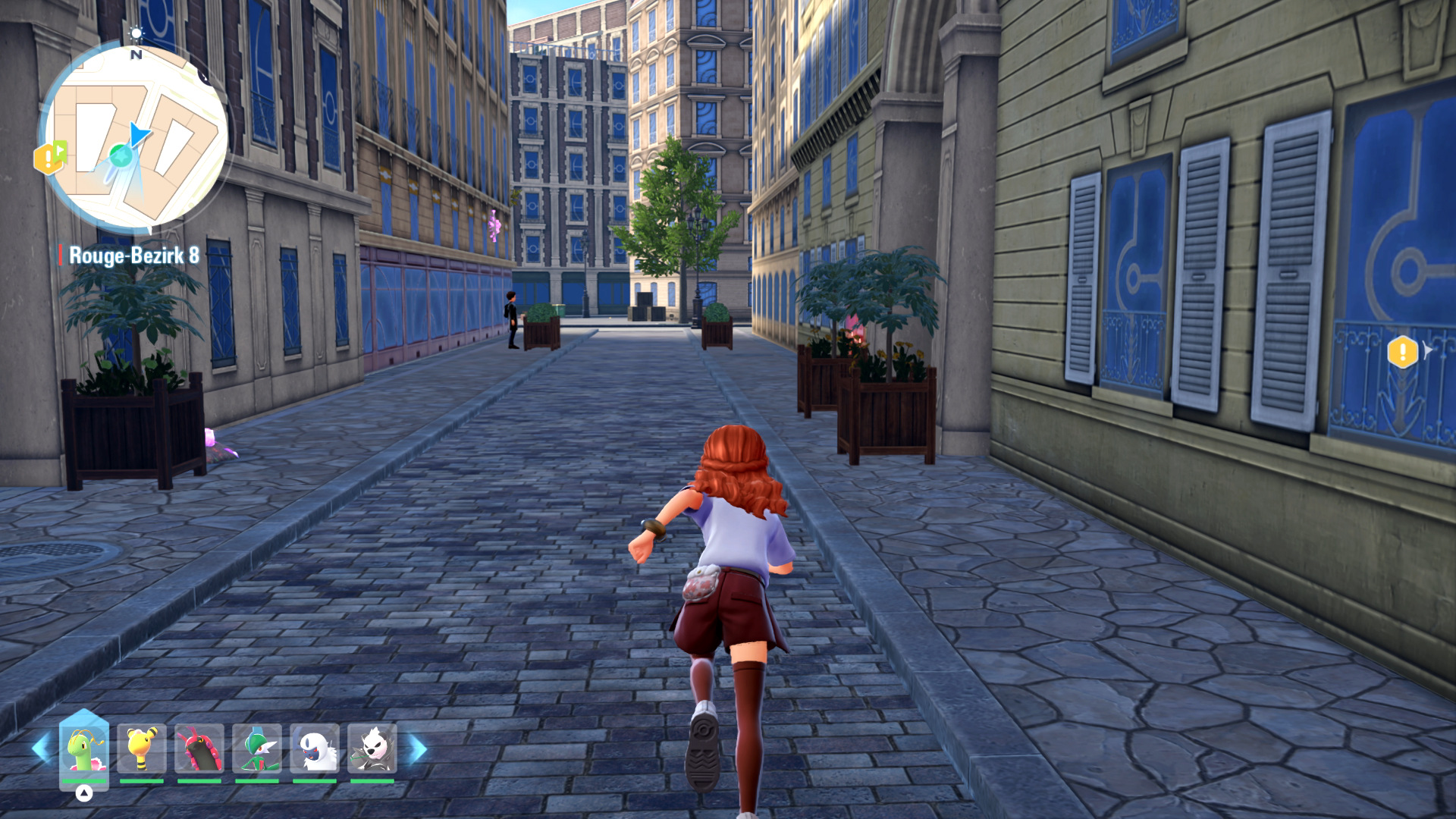Select the yellow exclamation objective indicator at right
The height and width of the screenshot is (819, 1456).
coord(1402,352)
